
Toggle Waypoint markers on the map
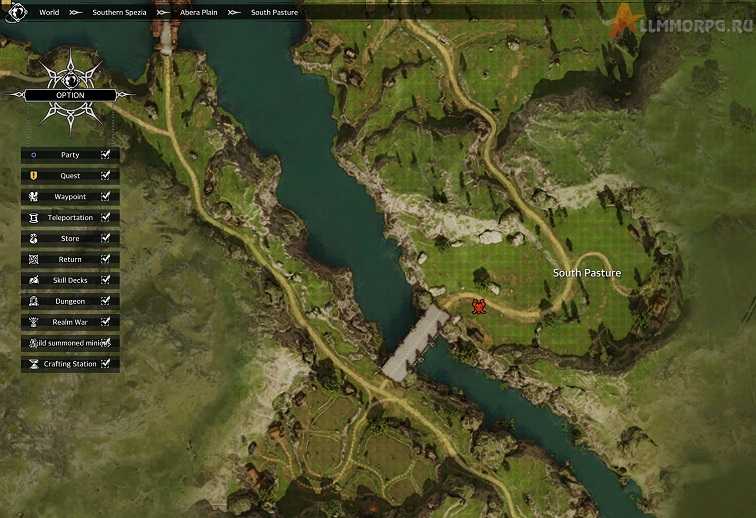pyautogui.click(x=105, y=197)
